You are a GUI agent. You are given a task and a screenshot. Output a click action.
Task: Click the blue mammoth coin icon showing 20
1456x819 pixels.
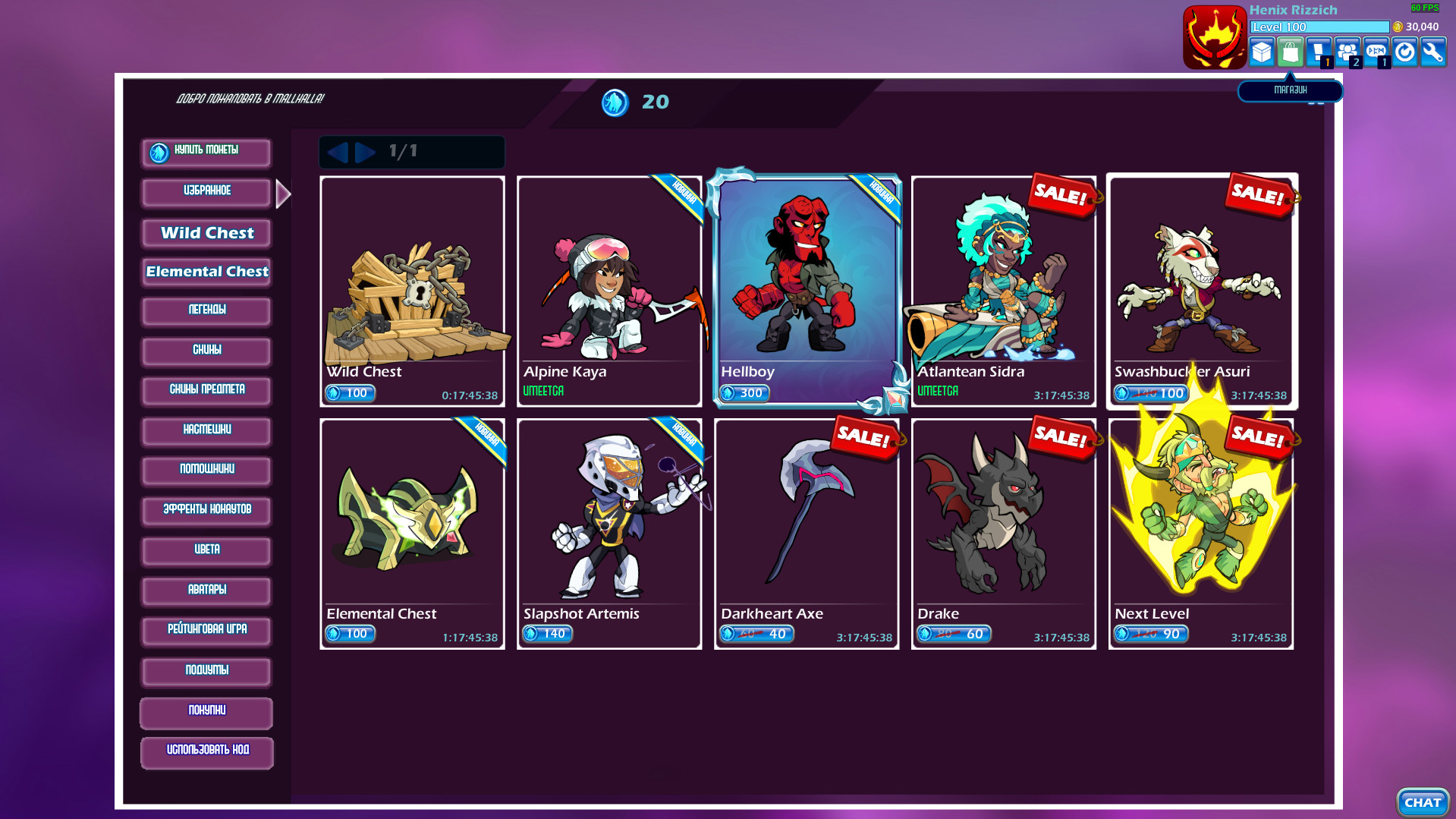[x=616, y=102]
